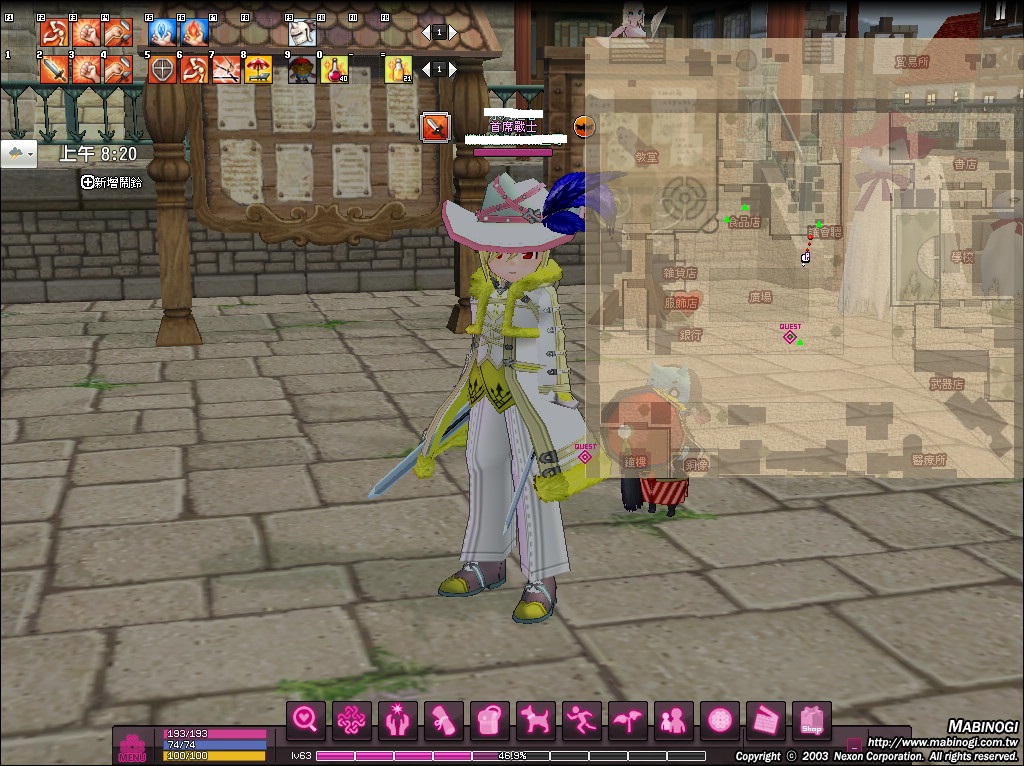Cast the blue ice crystal spell

click(162, 33)
